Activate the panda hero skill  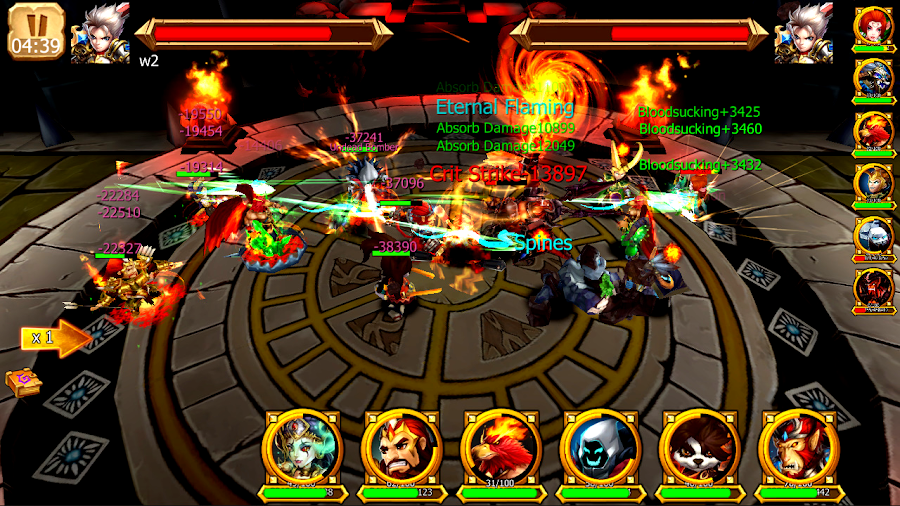click(698, 446)
